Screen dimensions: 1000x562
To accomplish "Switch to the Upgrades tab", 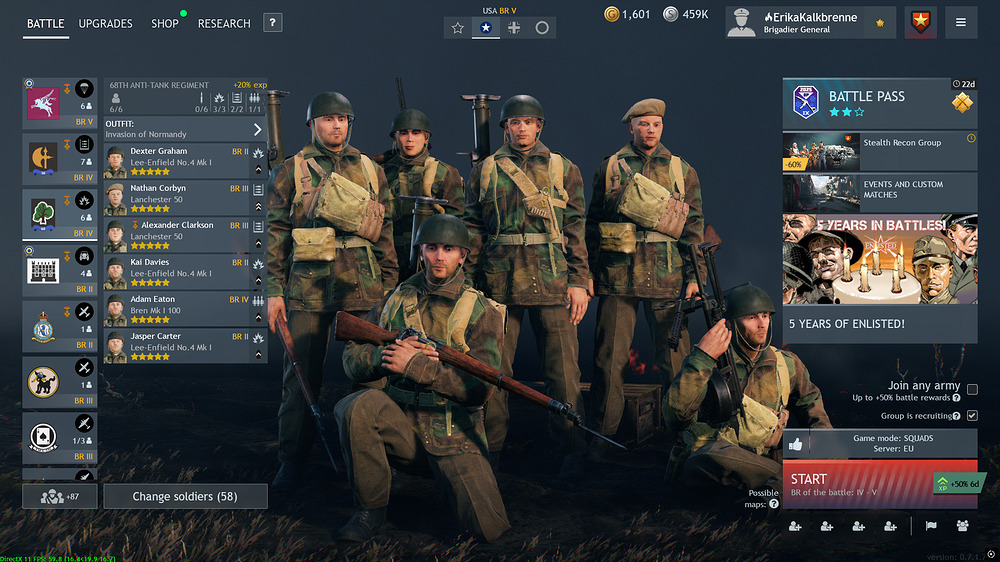I will [105, 23].
